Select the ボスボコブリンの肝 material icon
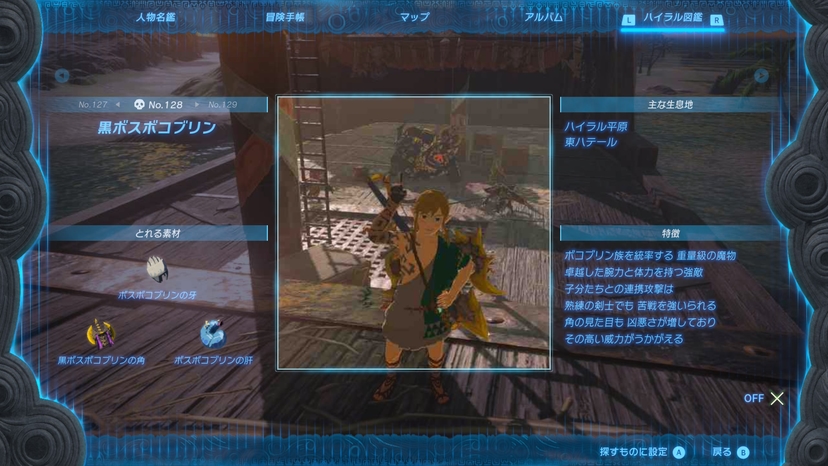The width and height of the screenshot is (828, 466). 213,334
